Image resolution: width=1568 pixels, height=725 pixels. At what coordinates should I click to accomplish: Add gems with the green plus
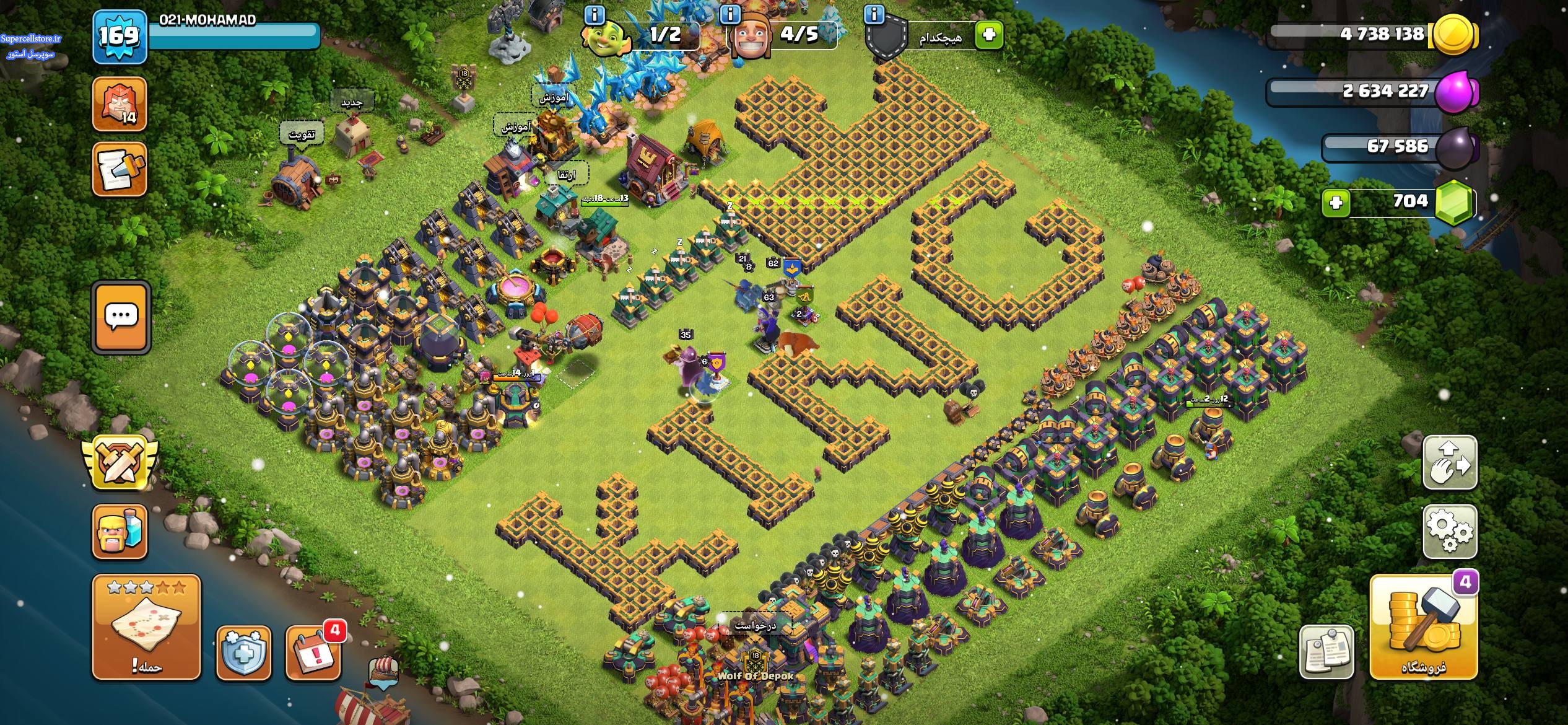1336,203
